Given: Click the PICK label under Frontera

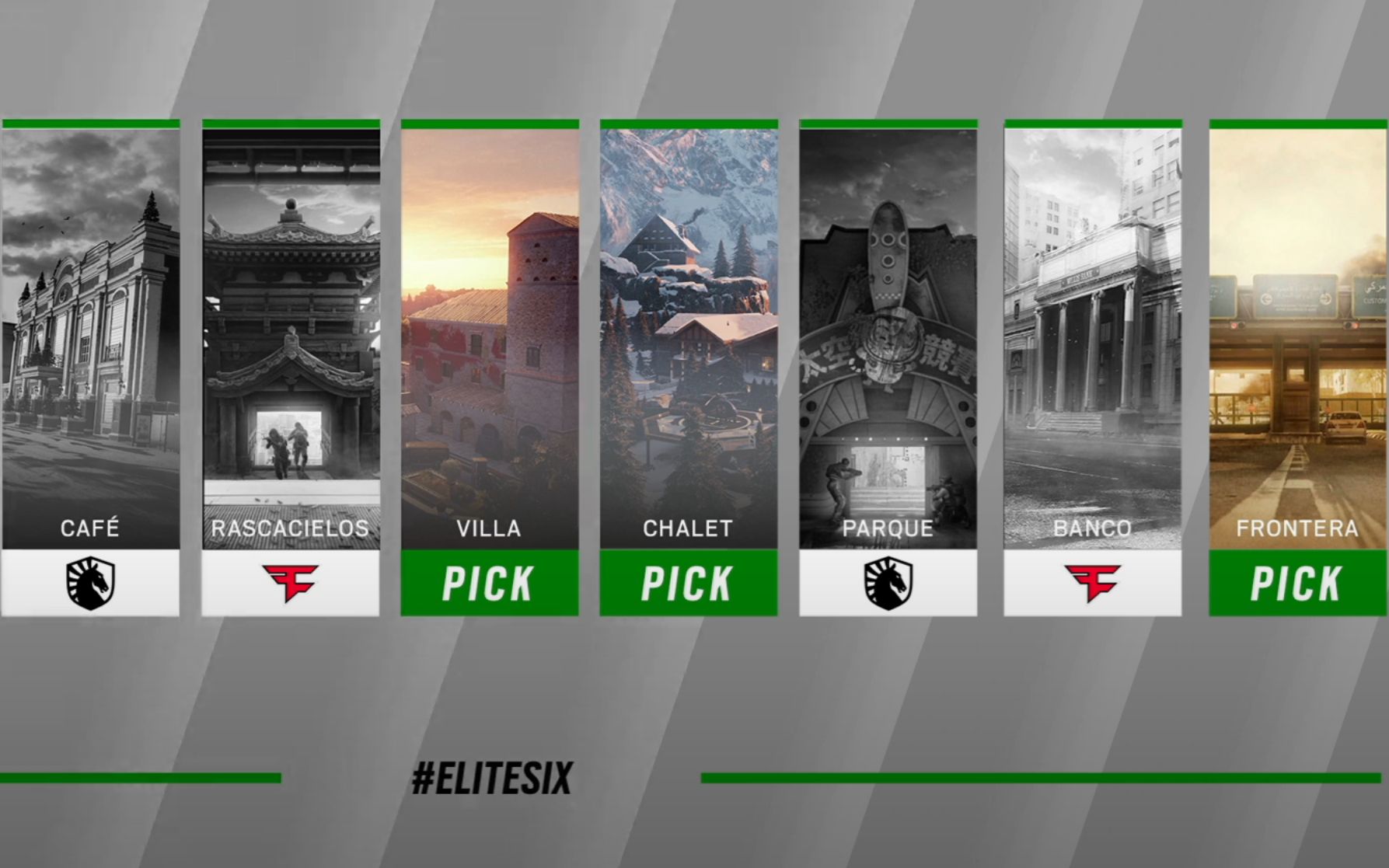Looking at the screenshot, I should pyautogui.click(x=1297, y=583).
